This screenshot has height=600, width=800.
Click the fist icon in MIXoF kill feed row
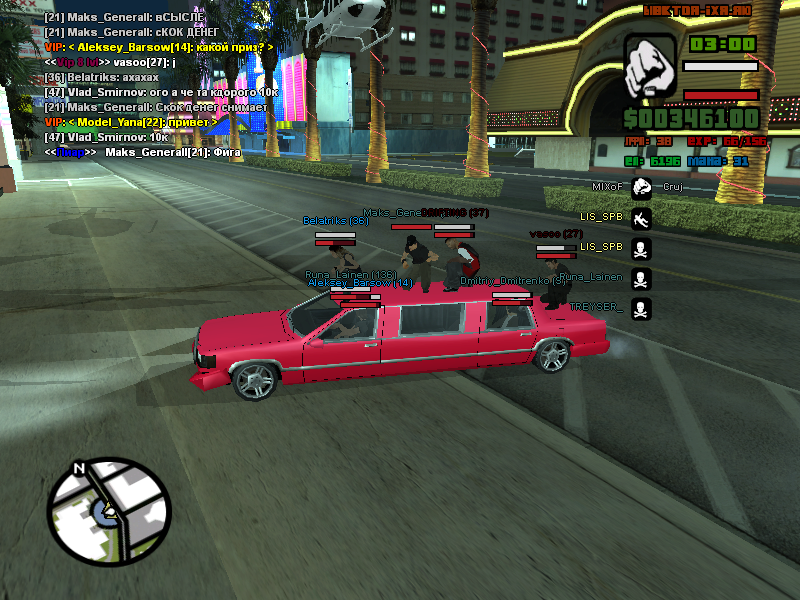641,187
